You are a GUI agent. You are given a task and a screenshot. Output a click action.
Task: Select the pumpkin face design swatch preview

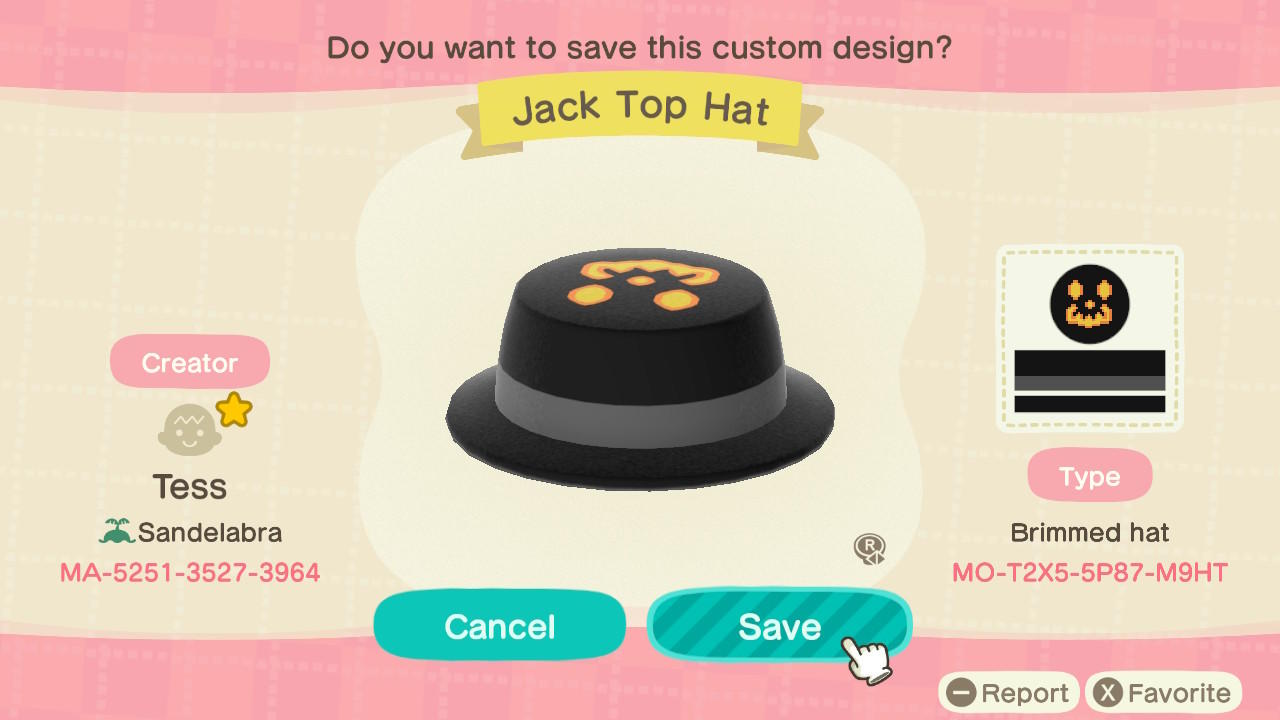click(1088, 305)
